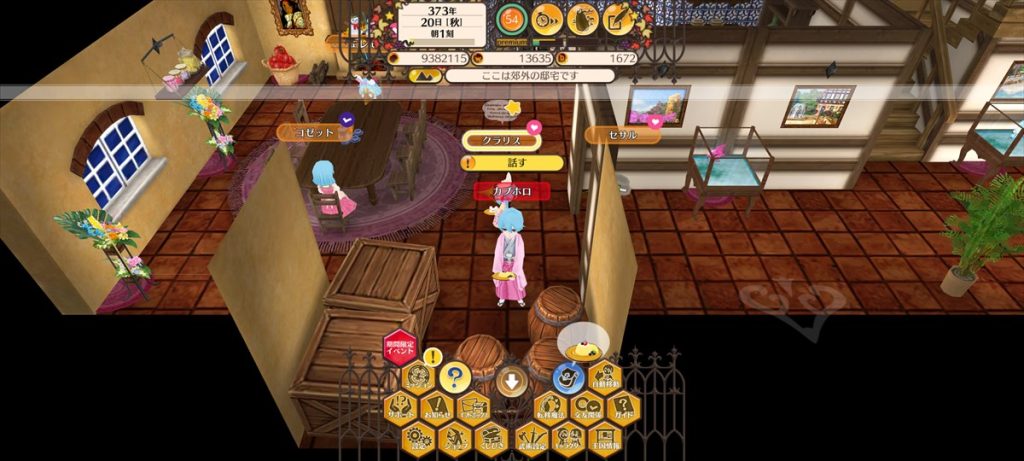Open the お知らせ notices hexagon
1024x461 pixels.
pyautogui.click(x=437, y=407)
